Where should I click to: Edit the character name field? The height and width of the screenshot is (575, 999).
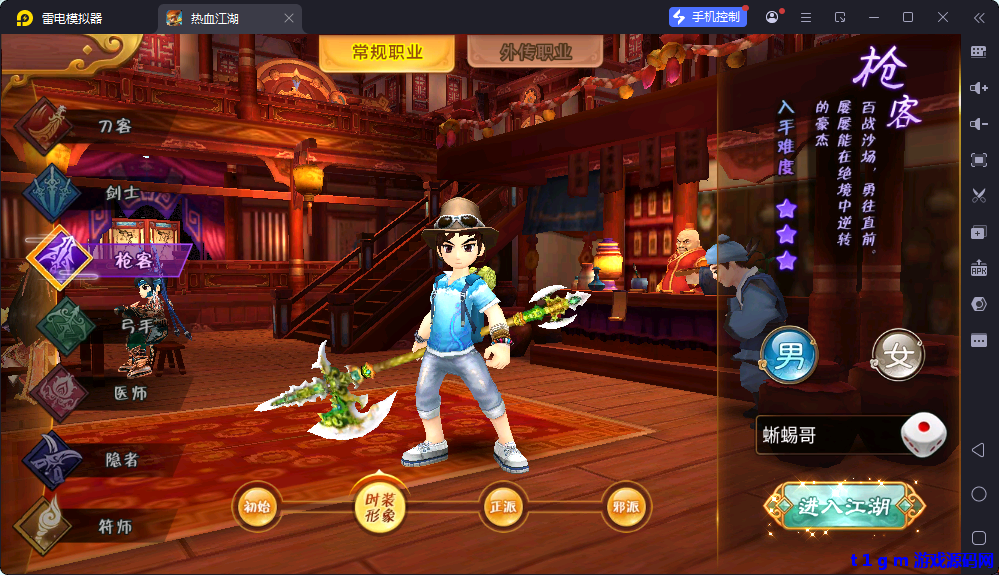click(825, 436)
